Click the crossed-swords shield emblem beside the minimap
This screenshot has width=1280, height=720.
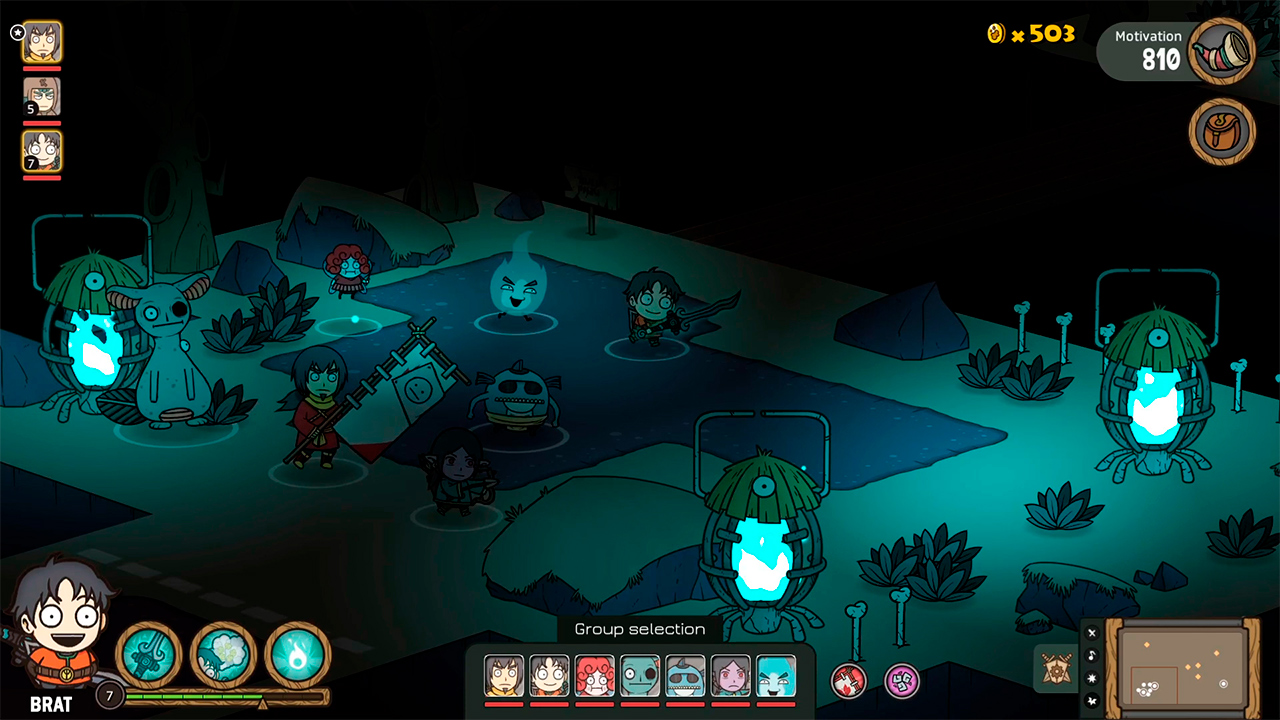point(1057,668)
